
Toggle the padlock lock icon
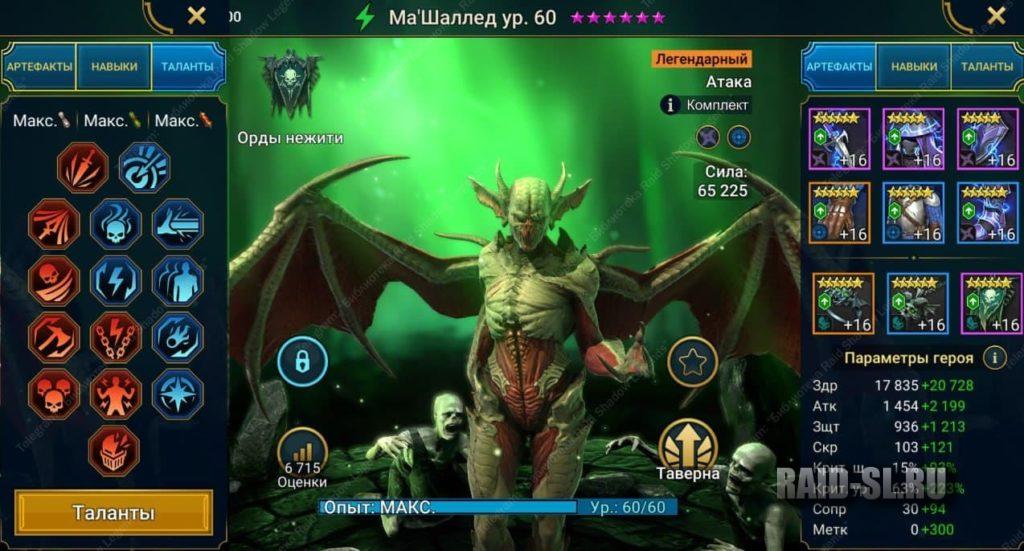pos(303,361)
